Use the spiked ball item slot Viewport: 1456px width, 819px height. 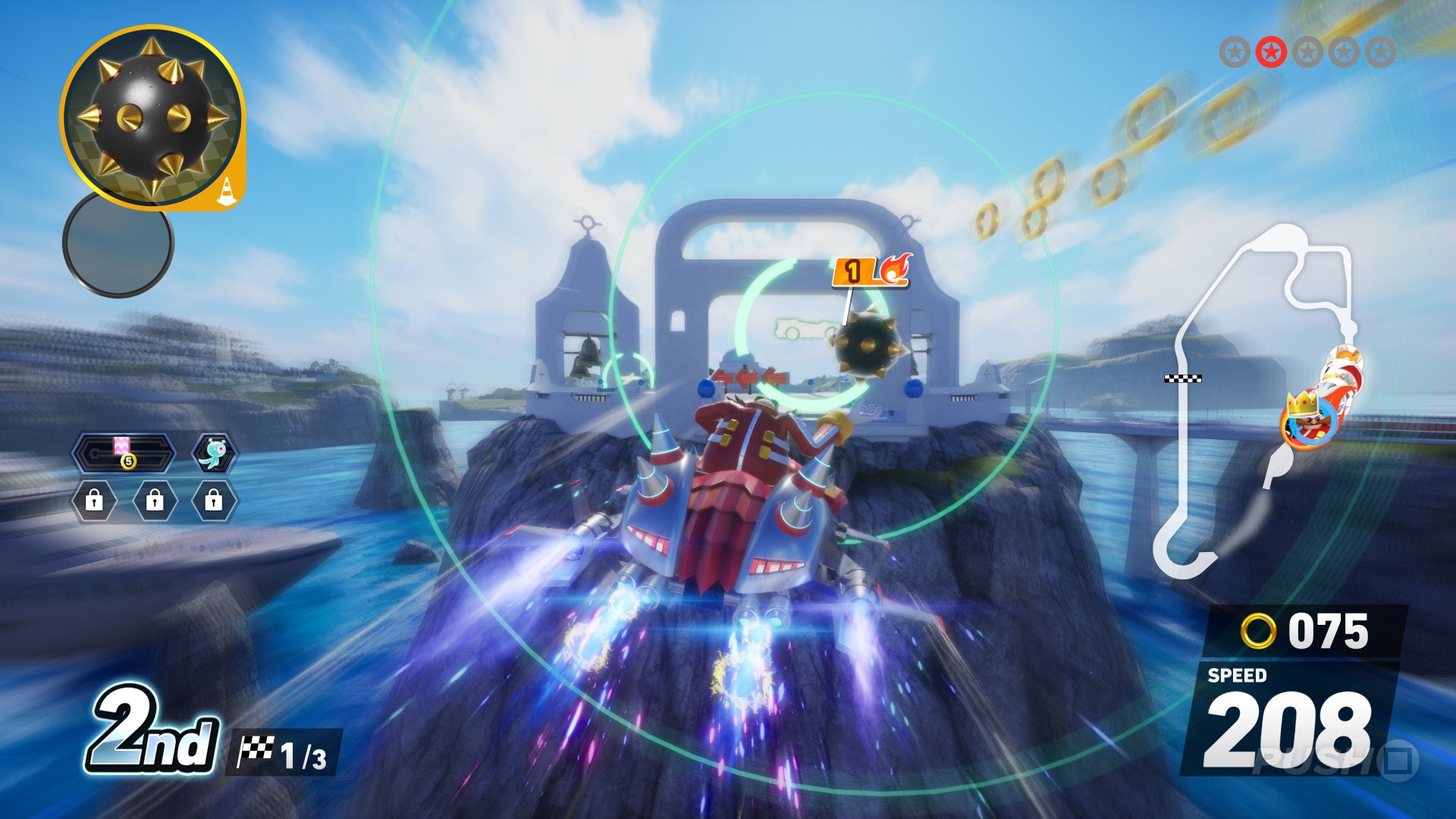pos(152,118)
